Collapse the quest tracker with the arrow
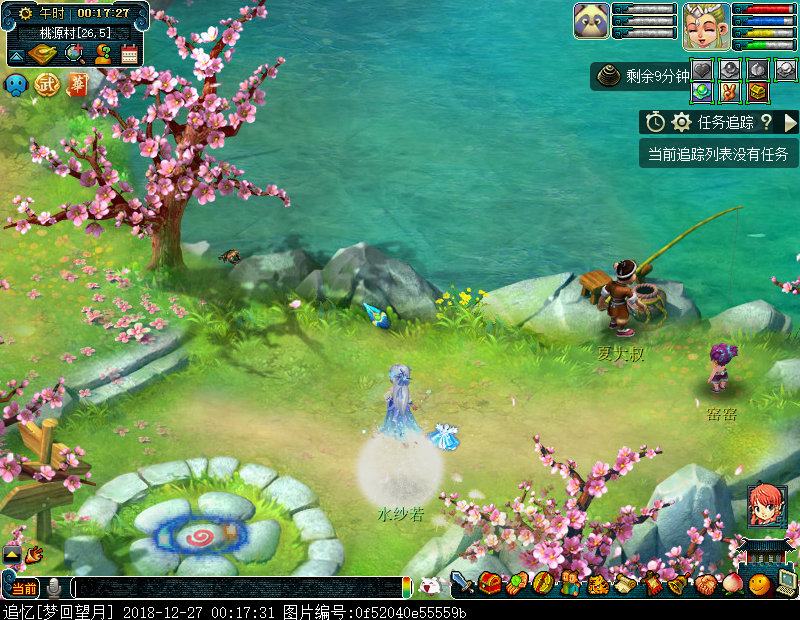 (x=790, y=122)
